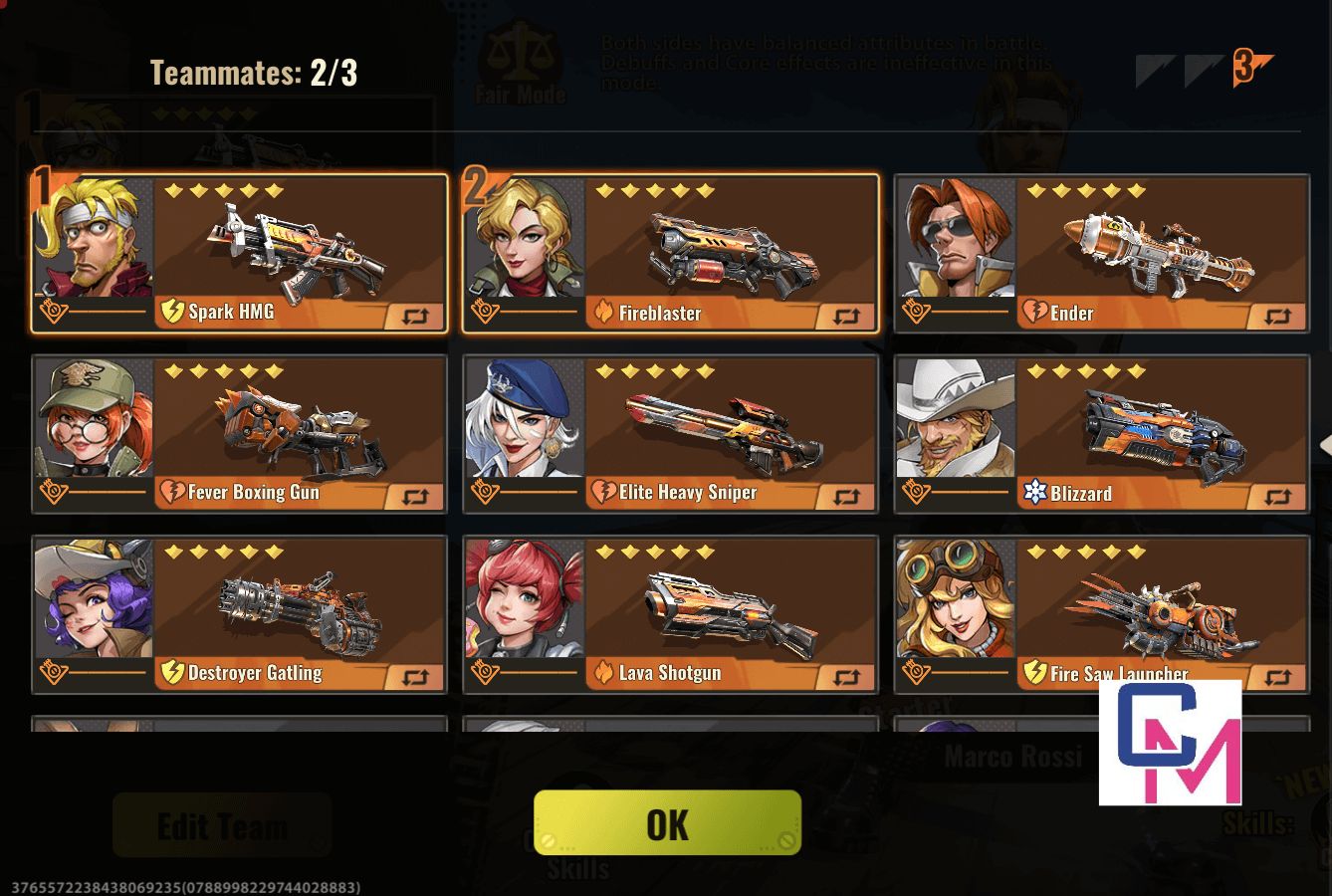The image size is (1332, 896).
Task: Swap weapon on Fever Boxing Gun card
Action: pyautogui.click(x=415, y=497)
